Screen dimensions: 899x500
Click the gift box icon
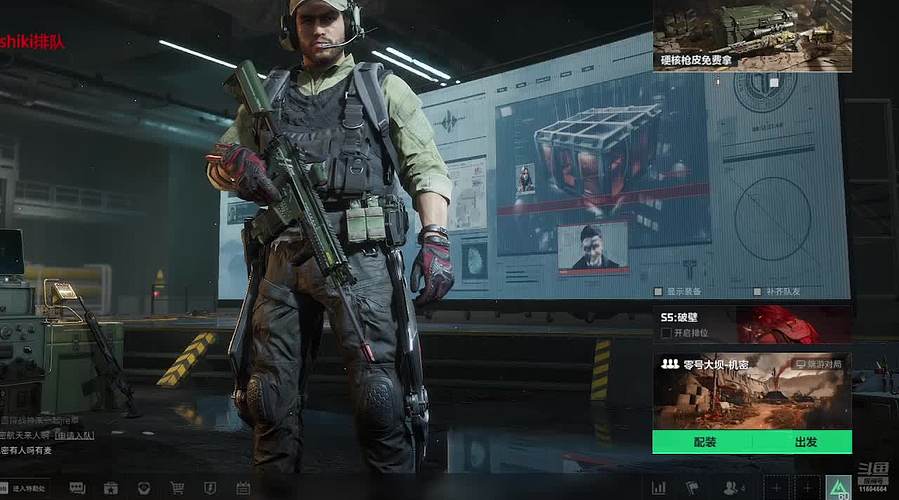pos(110,488)
